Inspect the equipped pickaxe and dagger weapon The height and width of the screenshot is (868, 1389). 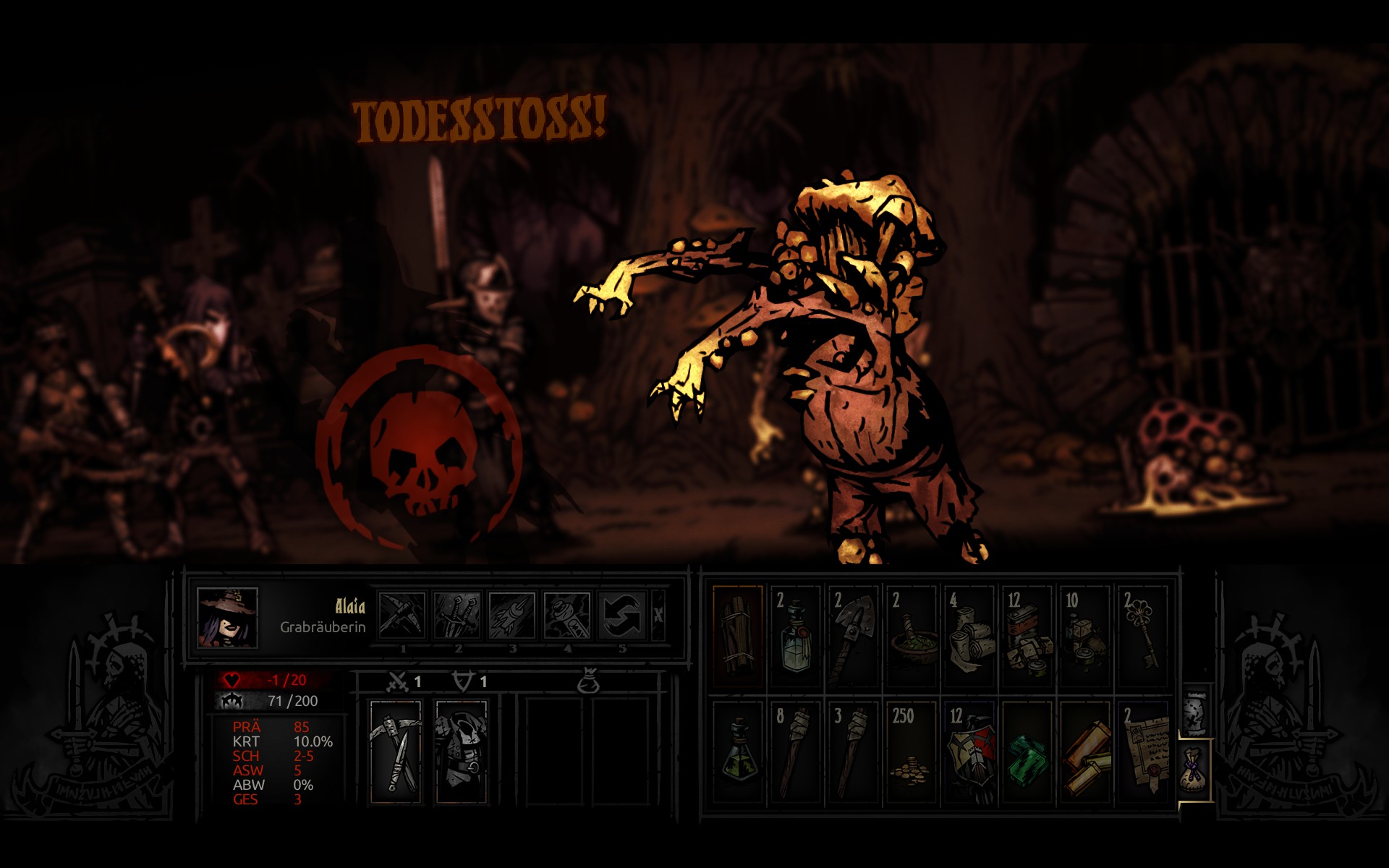click(396, 751)
